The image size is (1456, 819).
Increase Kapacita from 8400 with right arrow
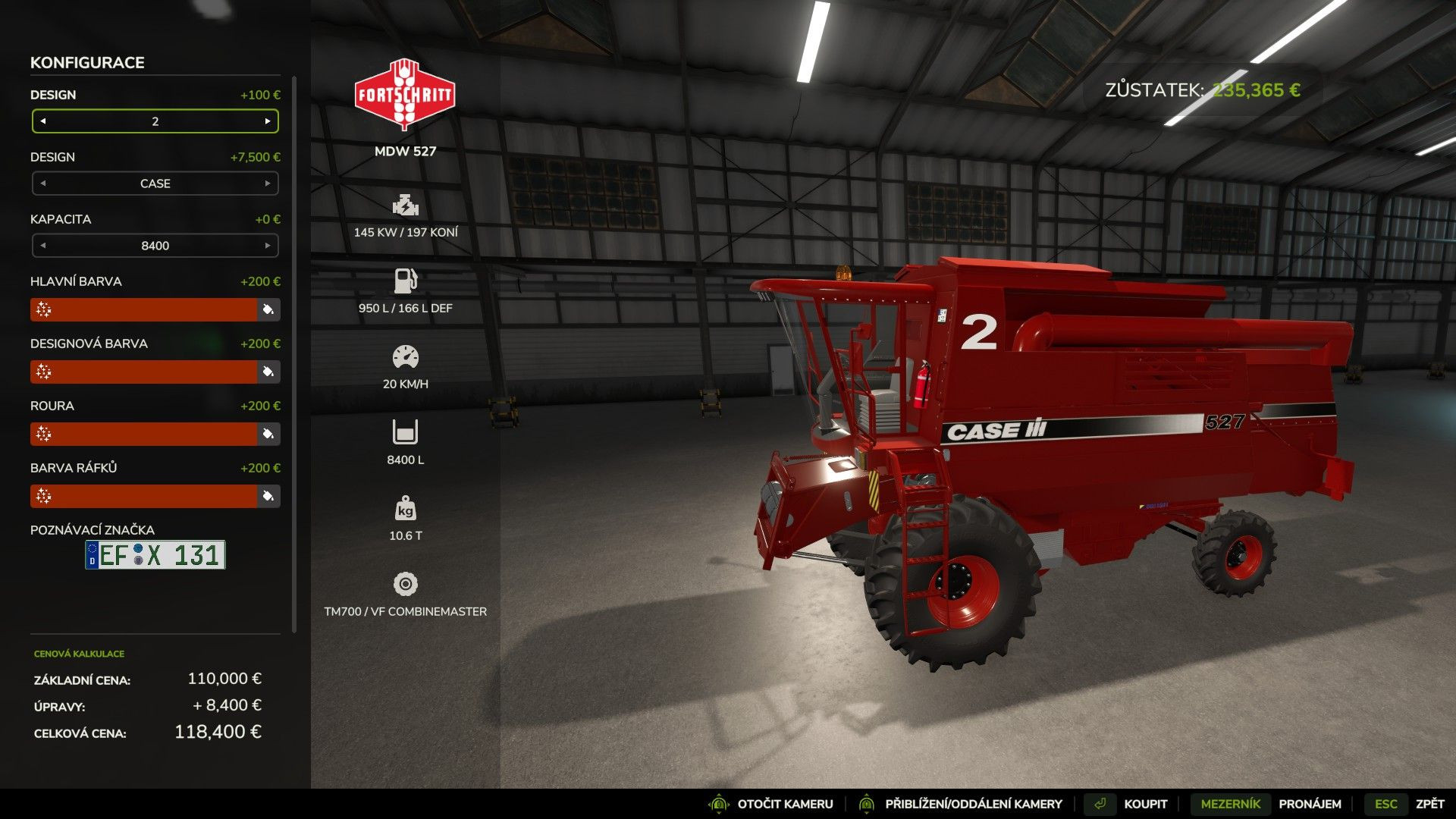tap(267, 246)
